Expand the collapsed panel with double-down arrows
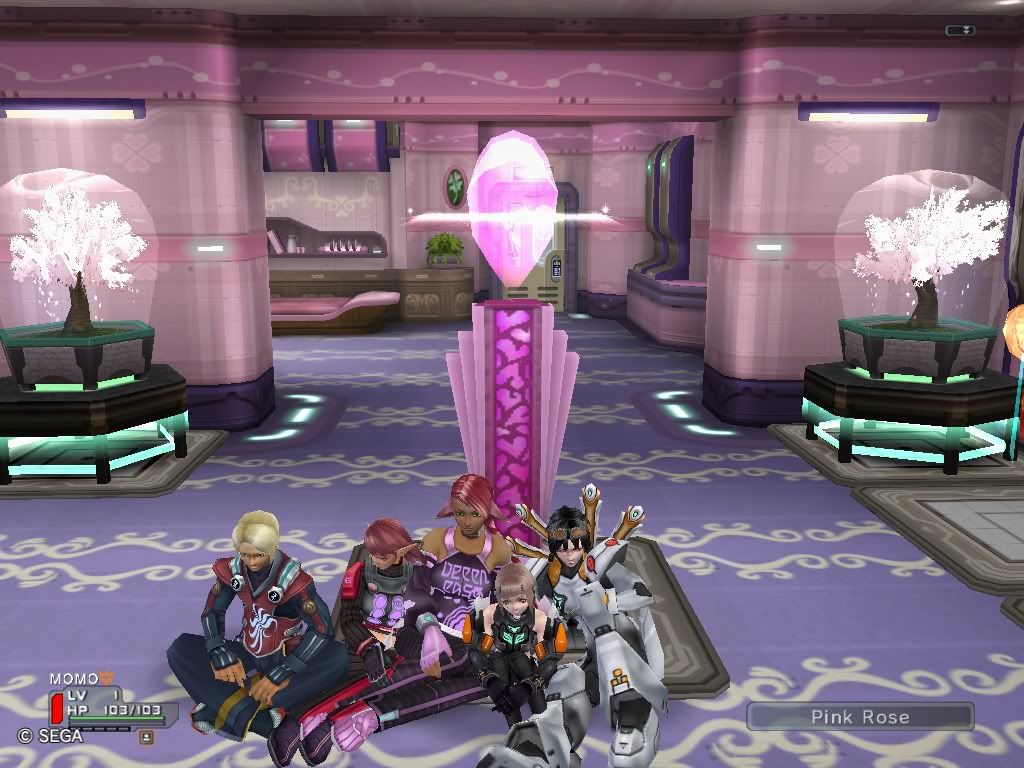This screenshot has height=768, width=1024. (960, 31)
